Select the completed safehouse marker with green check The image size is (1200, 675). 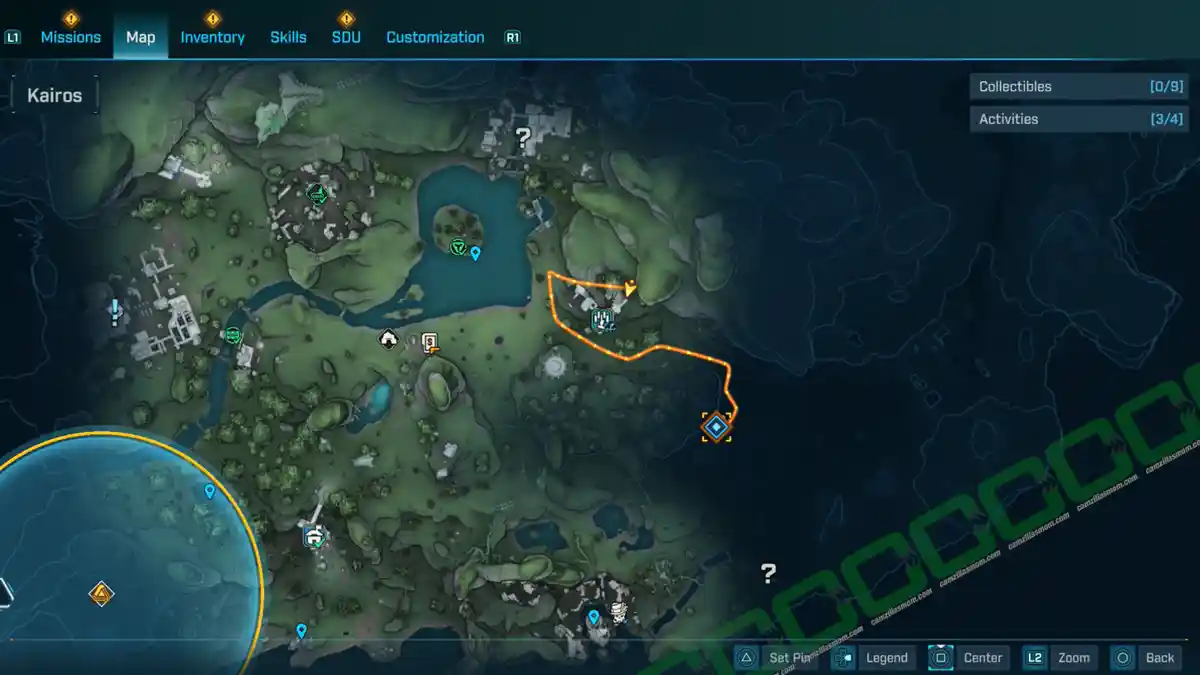pos(316,538)
